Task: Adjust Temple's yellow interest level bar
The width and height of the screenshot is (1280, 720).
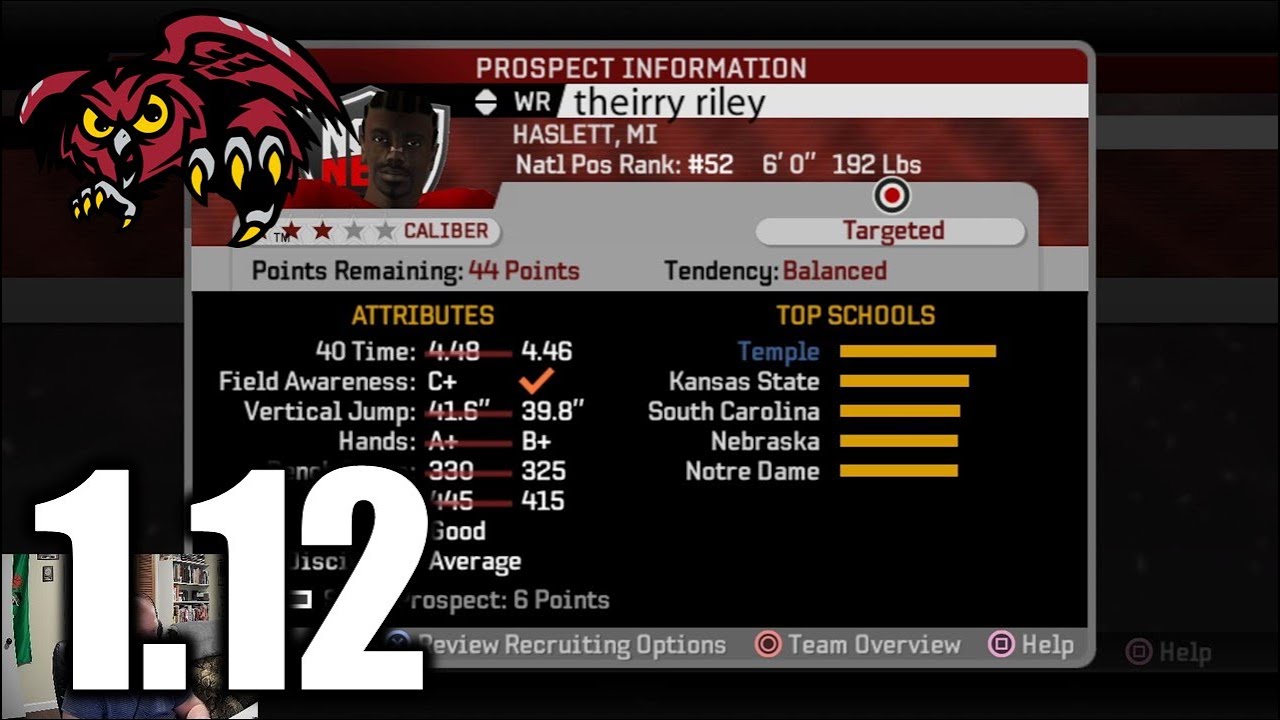Action: tap(918, 351)
